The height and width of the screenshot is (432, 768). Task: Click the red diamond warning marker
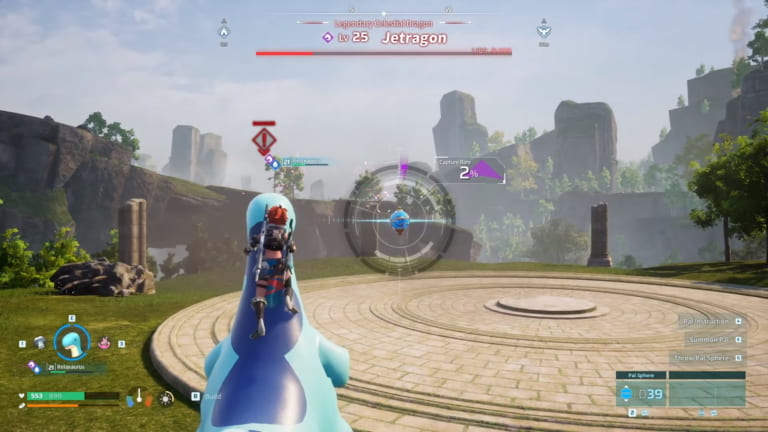(x=264, y=139)
